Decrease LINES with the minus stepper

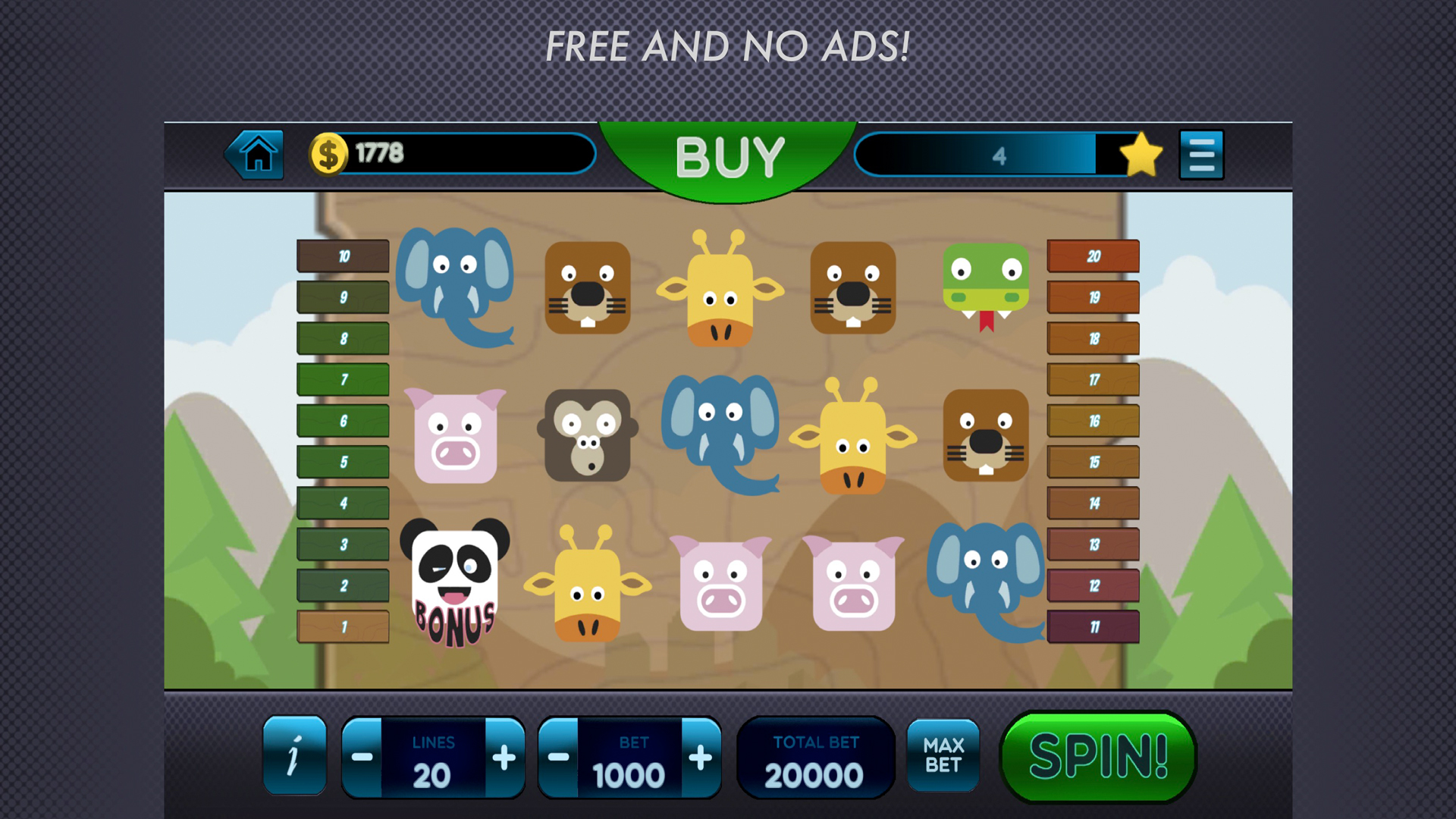coord(362,756)
